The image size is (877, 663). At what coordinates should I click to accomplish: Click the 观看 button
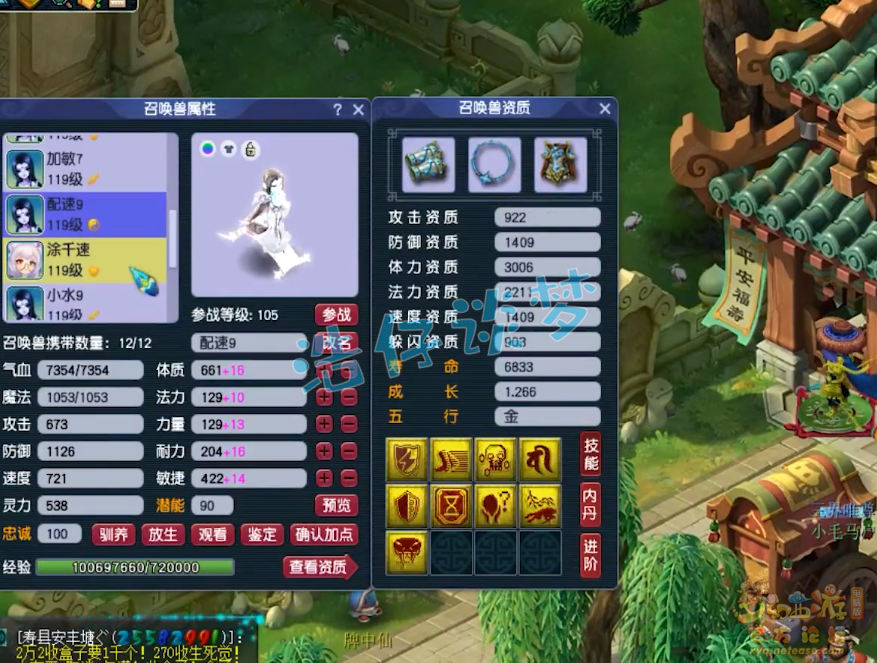[211, 535]
